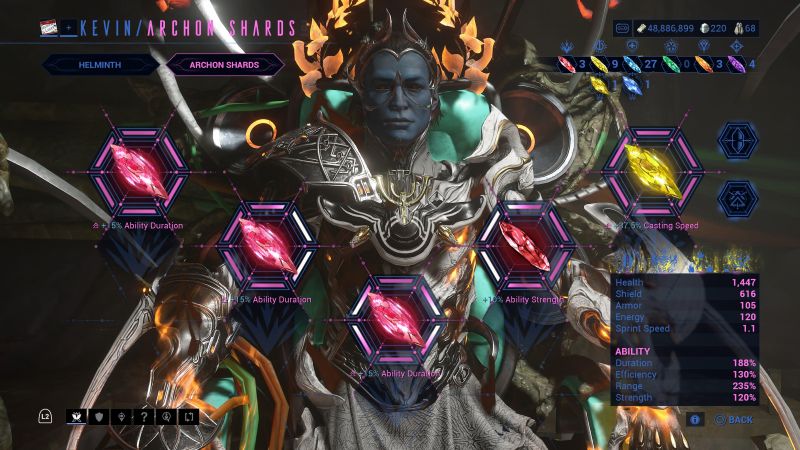Image resolution: width=800 pixels, height=450 pixels.
Task: Click the credits balance display
Action: [x=671, y=29]
